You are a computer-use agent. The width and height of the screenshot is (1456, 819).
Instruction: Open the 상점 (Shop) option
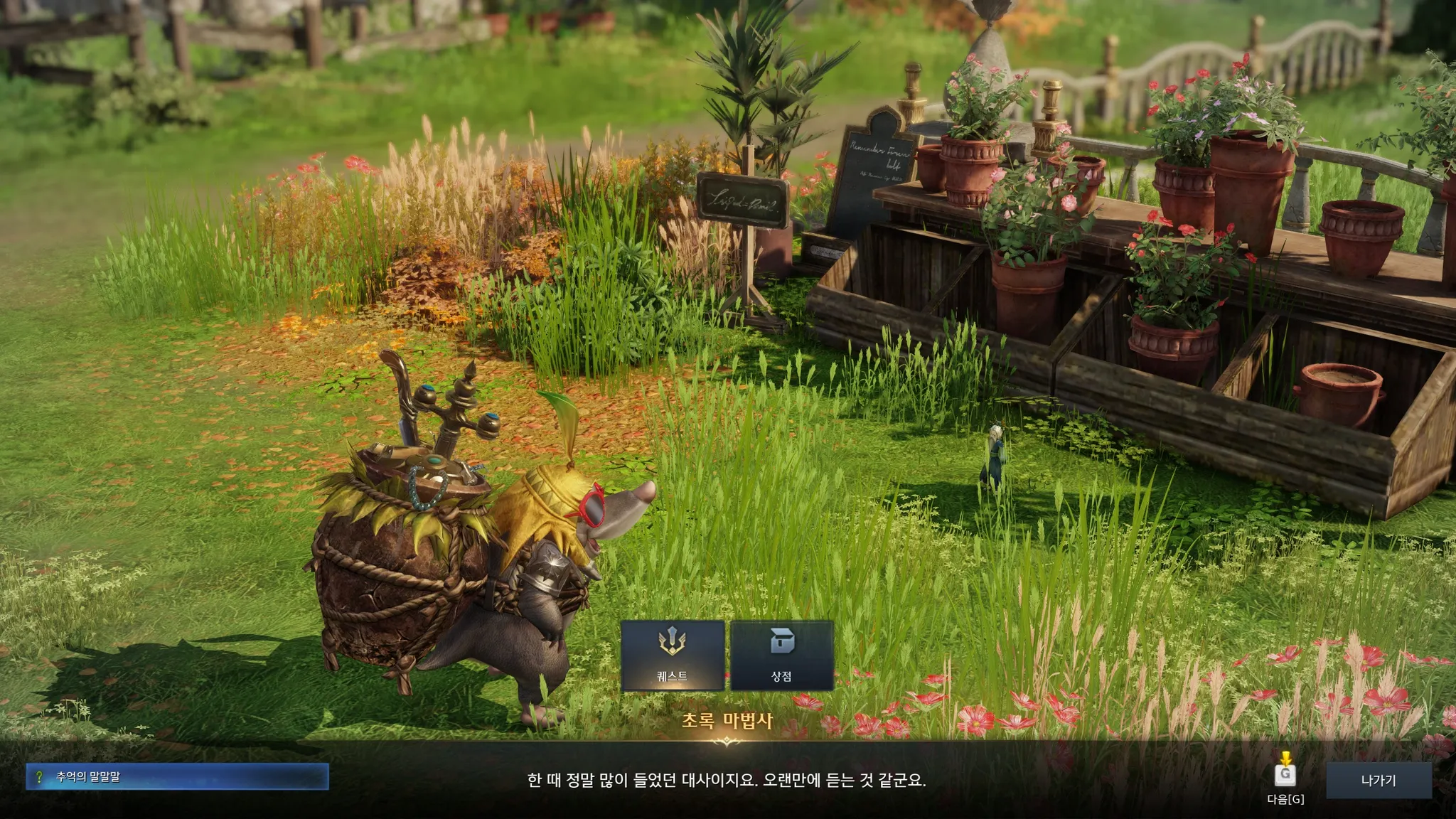(x=781, y=655)
